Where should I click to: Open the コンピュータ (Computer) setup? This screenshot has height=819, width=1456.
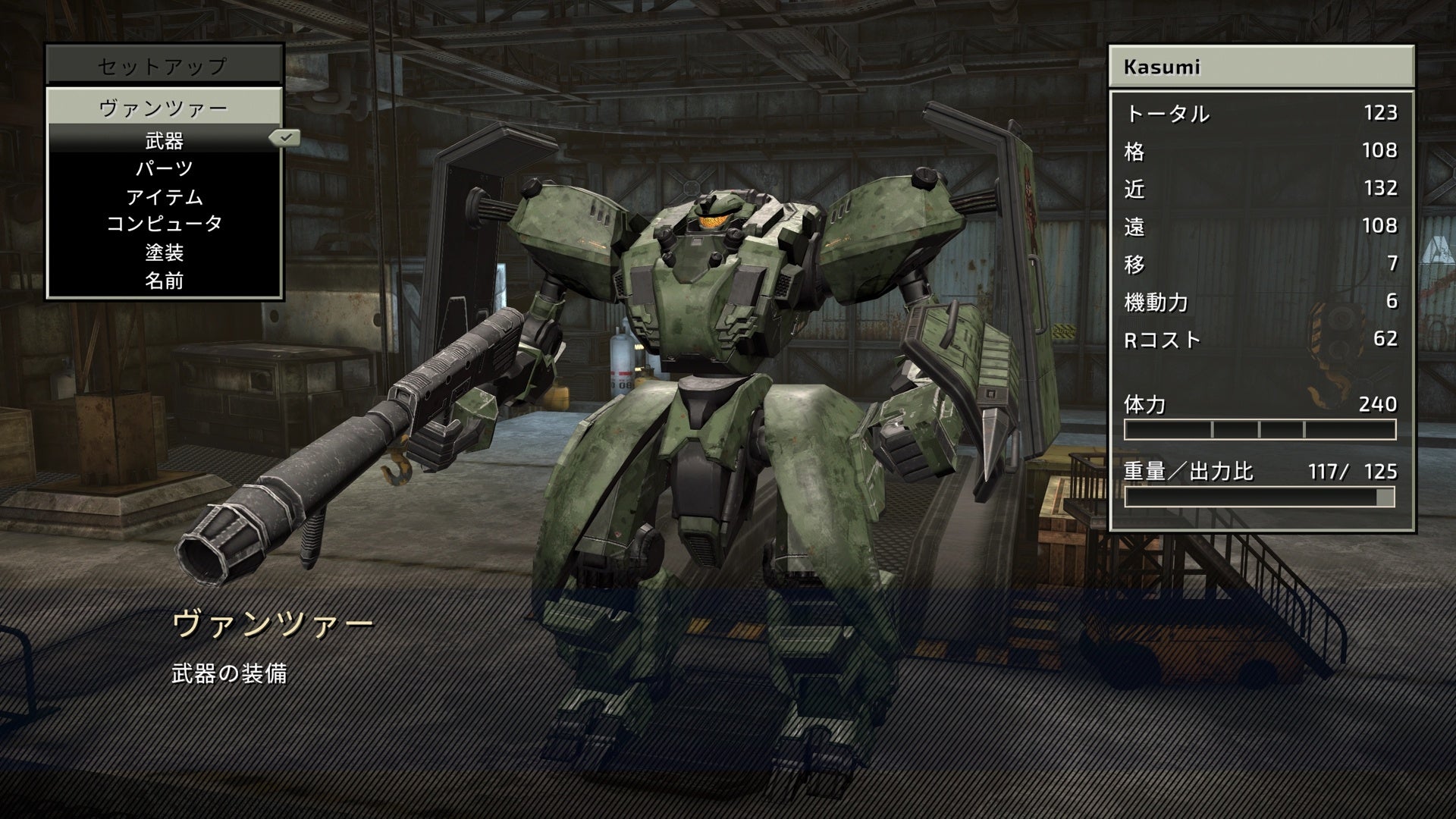[165, 224]
